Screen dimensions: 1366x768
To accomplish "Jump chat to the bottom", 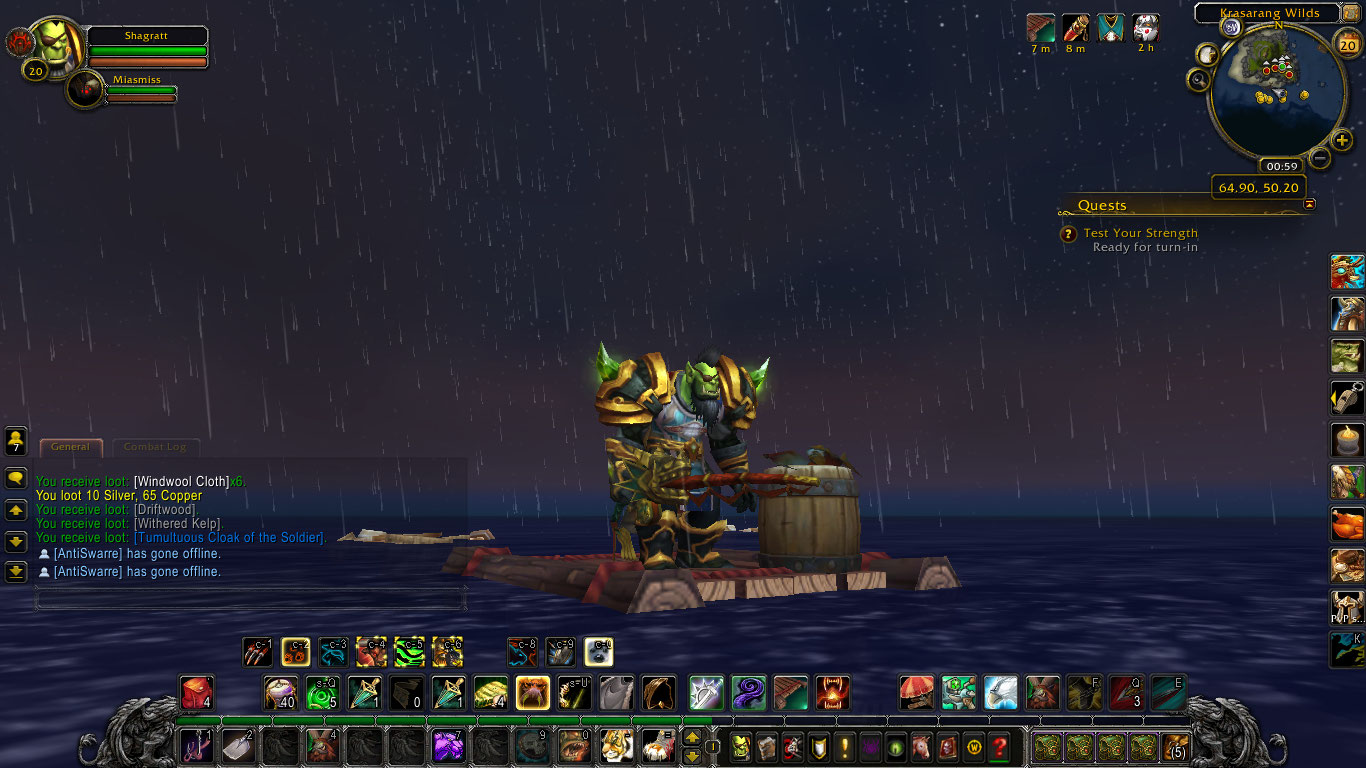I will coord(15,572).
